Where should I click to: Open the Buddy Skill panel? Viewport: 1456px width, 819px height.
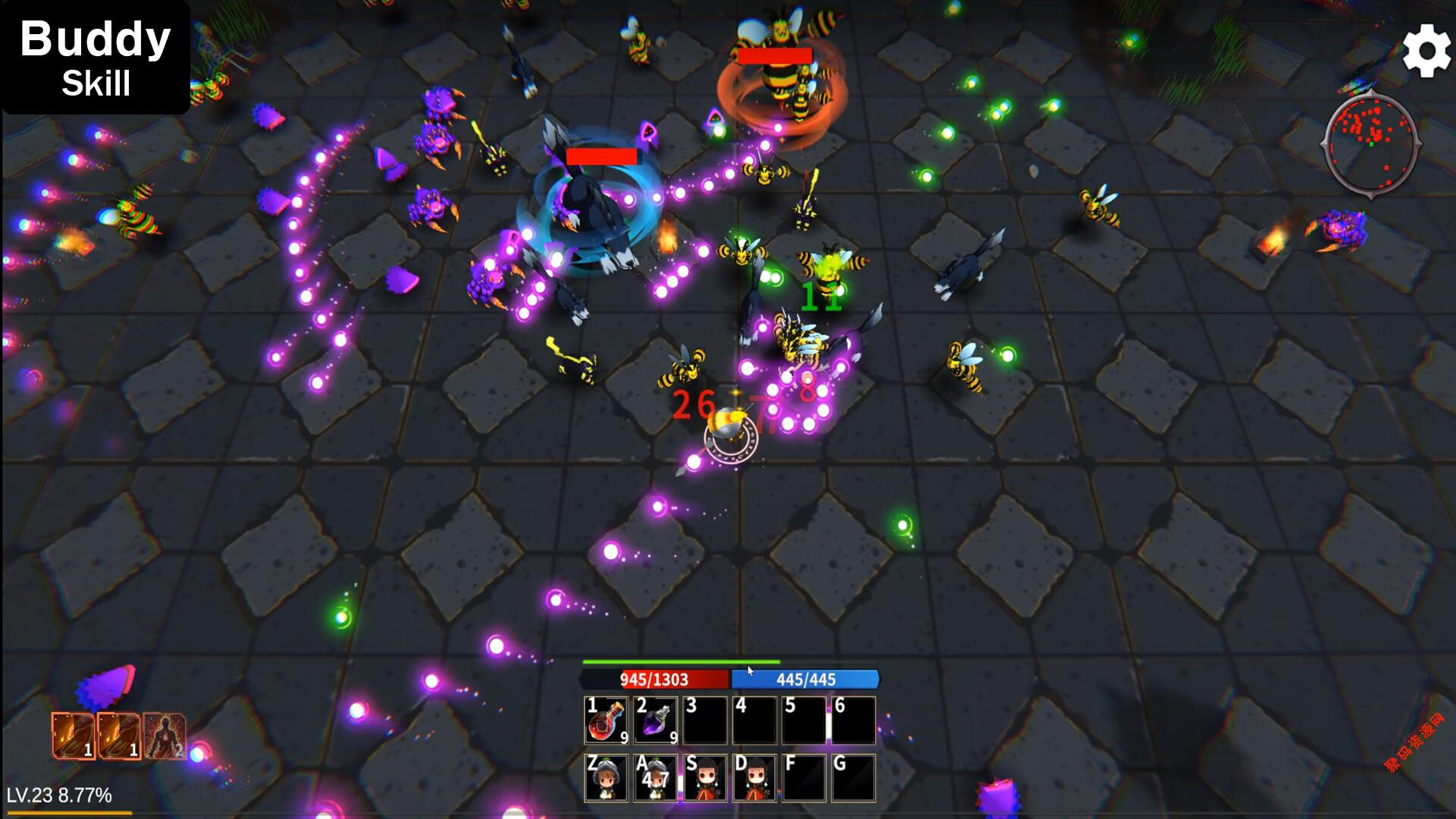pos(96,58)
